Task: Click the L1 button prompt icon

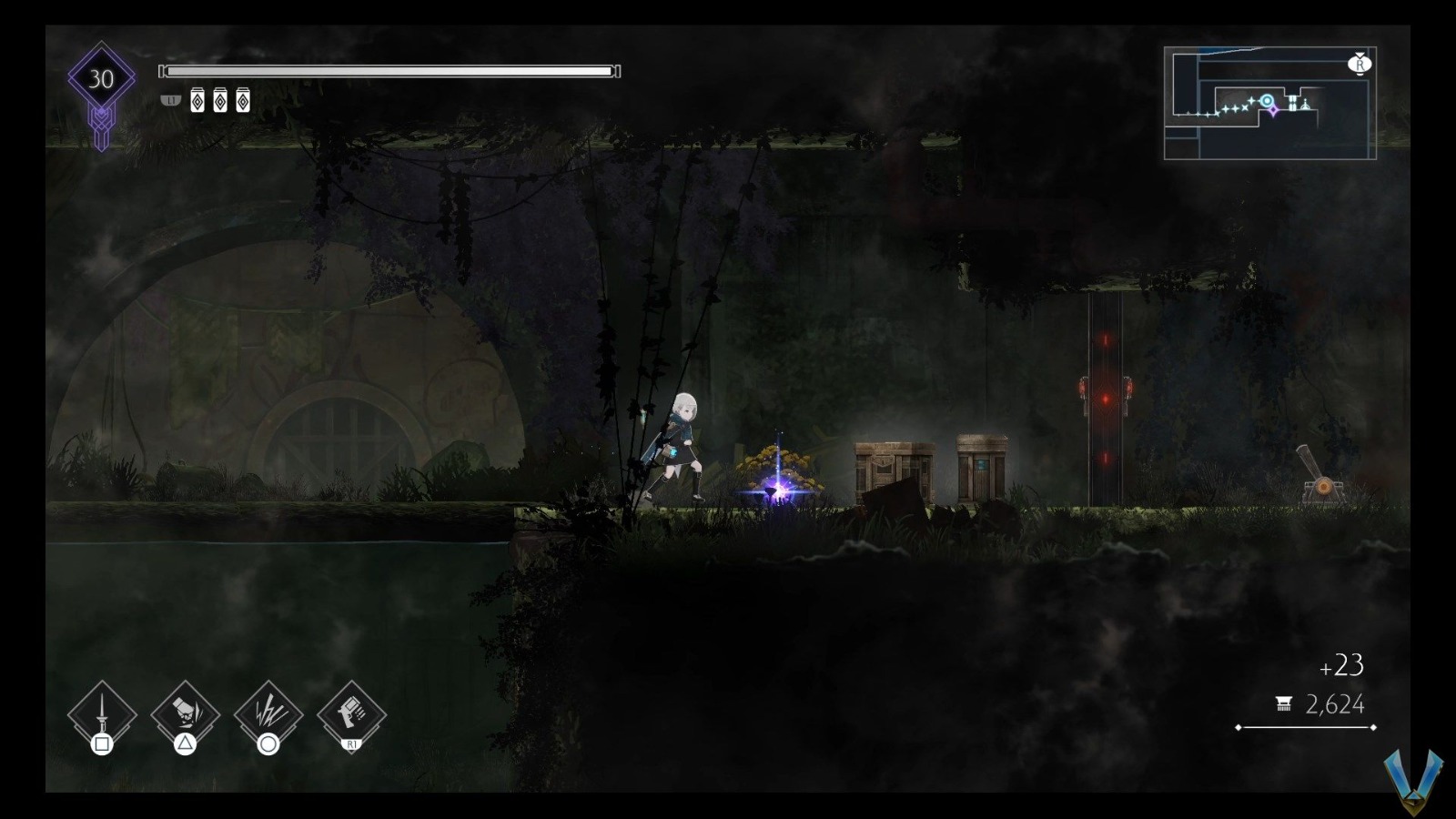Action: (x=171, y=100)
